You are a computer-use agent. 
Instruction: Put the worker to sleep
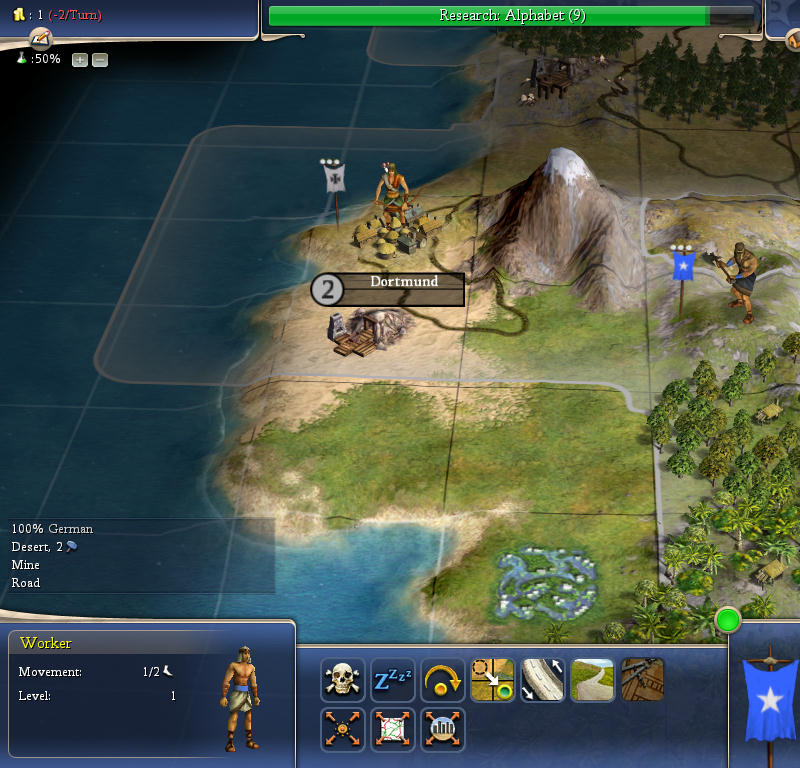(393, 680)
